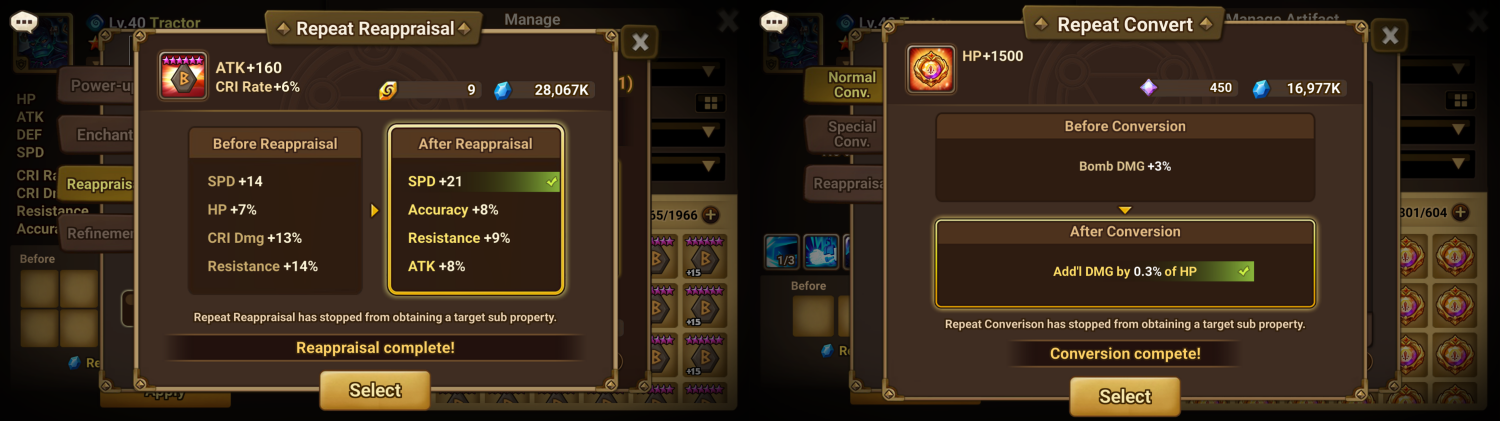Confirm Select in the Repeat Reappraisal dialog

pyautogui.click(x=375, y=390)
